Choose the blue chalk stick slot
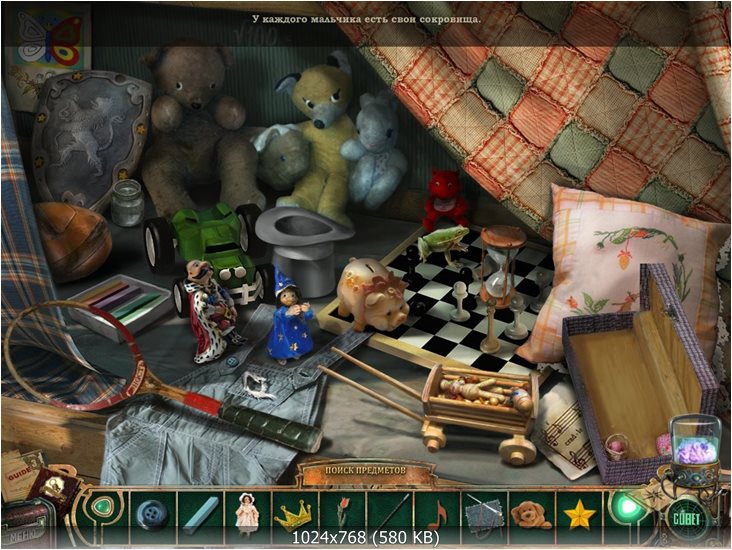732x550 pixels. point(198,512)
